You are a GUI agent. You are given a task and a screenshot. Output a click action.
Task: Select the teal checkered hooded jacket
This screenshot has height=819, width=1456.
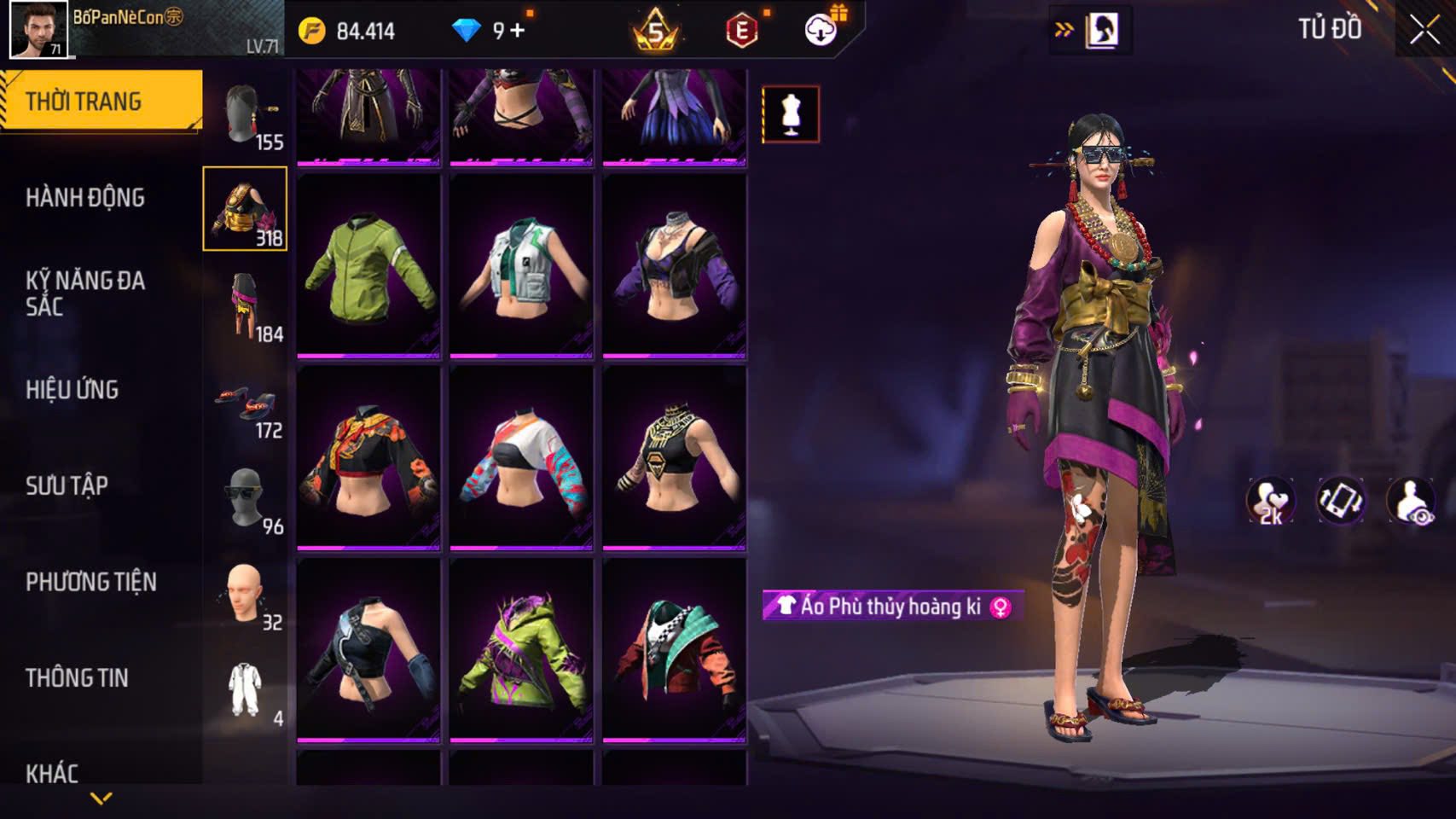click(674, 650)
